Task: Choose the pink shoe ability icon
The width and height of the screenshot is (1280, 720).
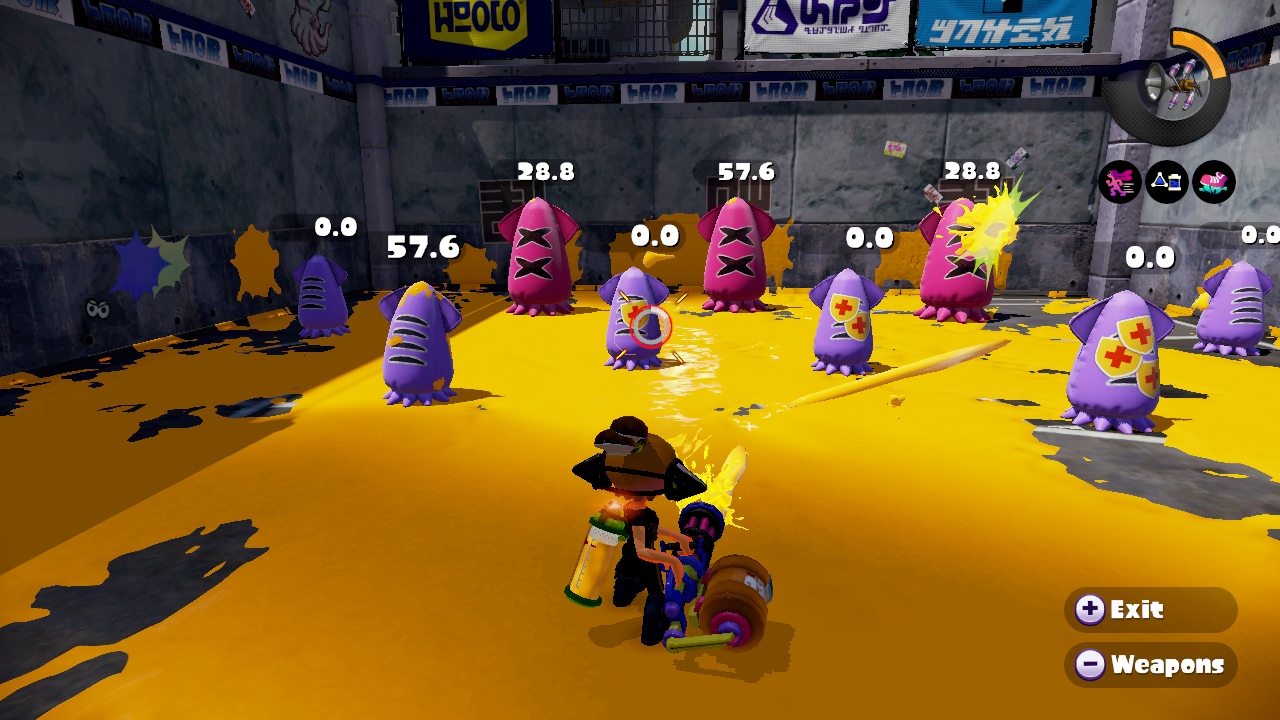Action: (1214, 182)
